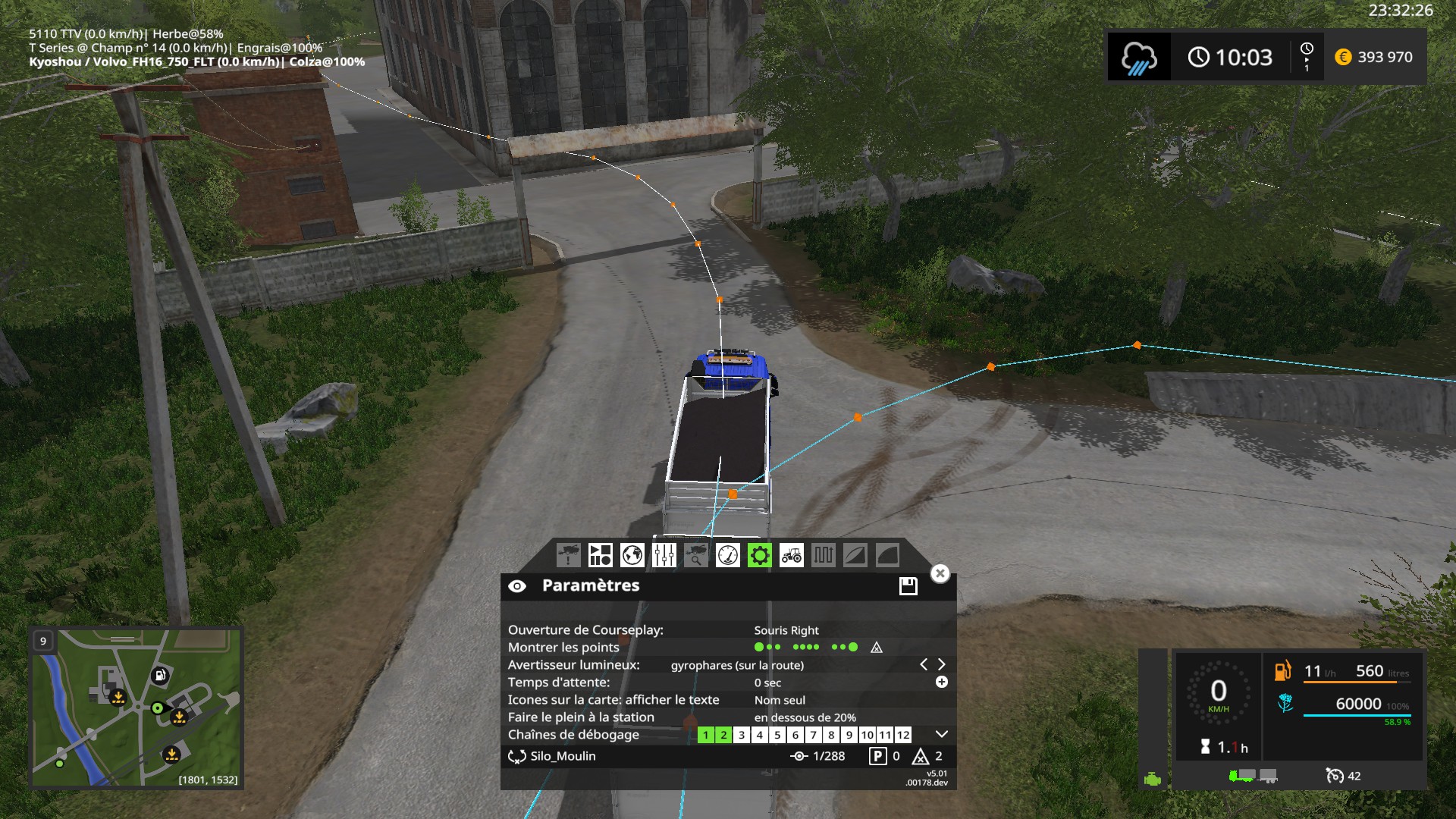Screen dimensions: 1456x819
Task: Switch to the green gear settings tab
Action: (x=761, y=555)
